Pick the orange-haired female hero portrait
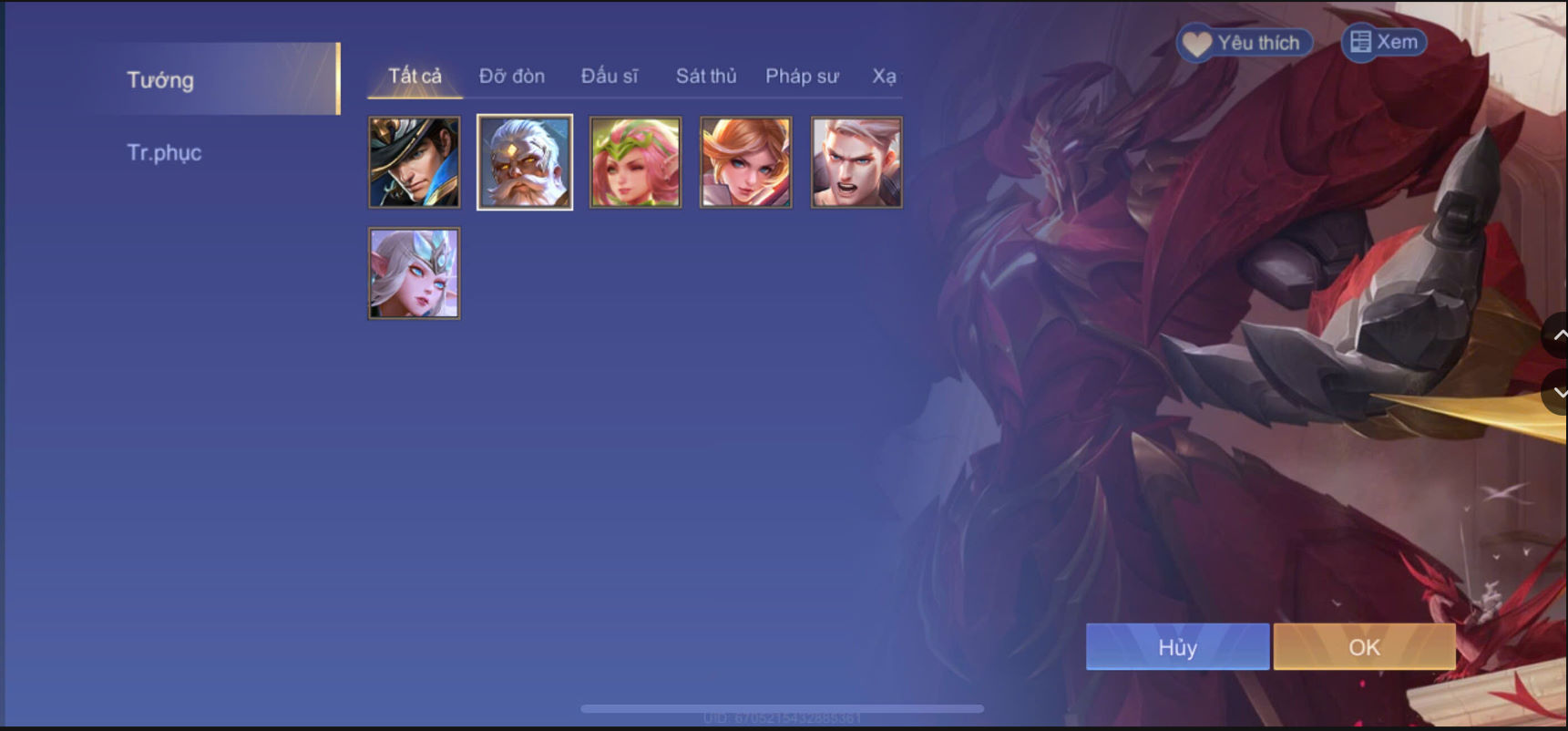Image resolution: width=1568 pixels, height=731 pixels. [x=745, y=162]
